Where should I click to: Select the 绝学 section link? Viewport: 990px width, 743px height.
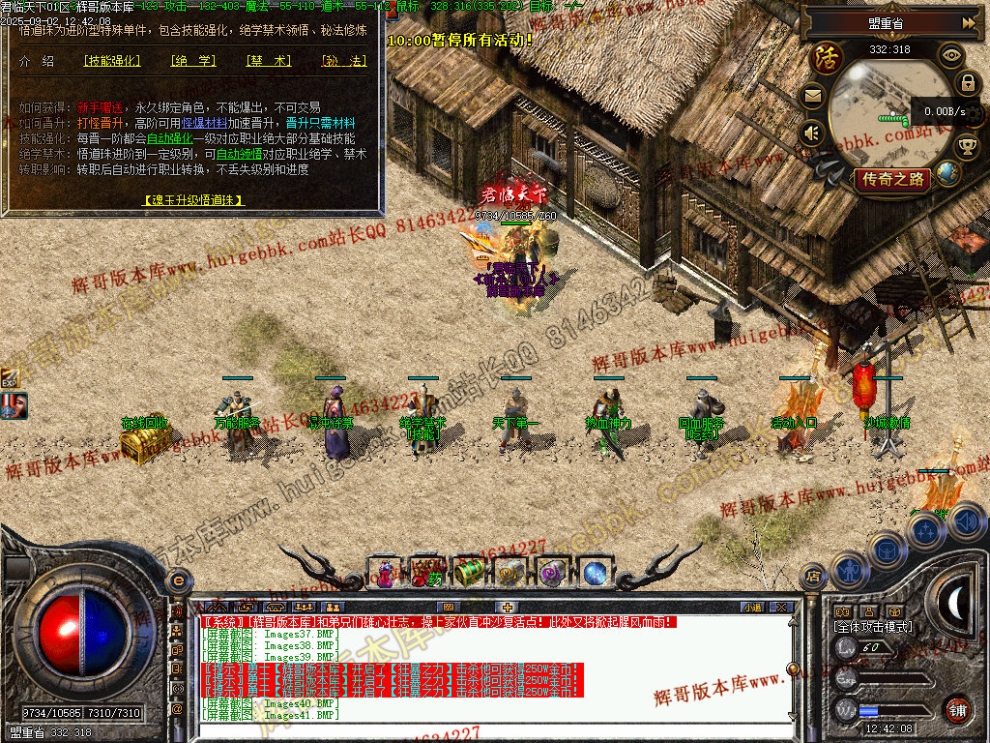tap(194, 61)
